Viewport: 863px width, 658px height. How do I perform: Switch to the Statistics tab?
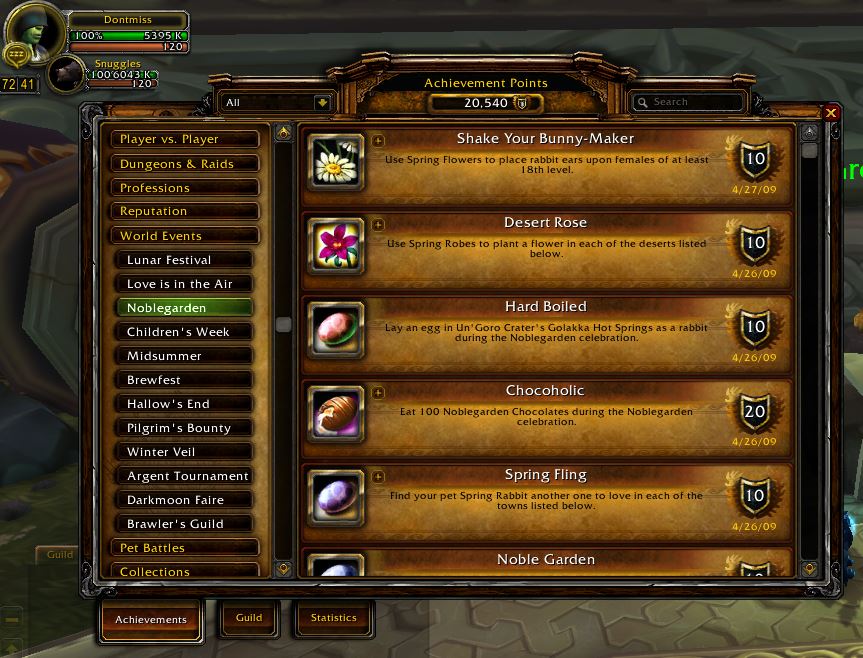point(333,618)
